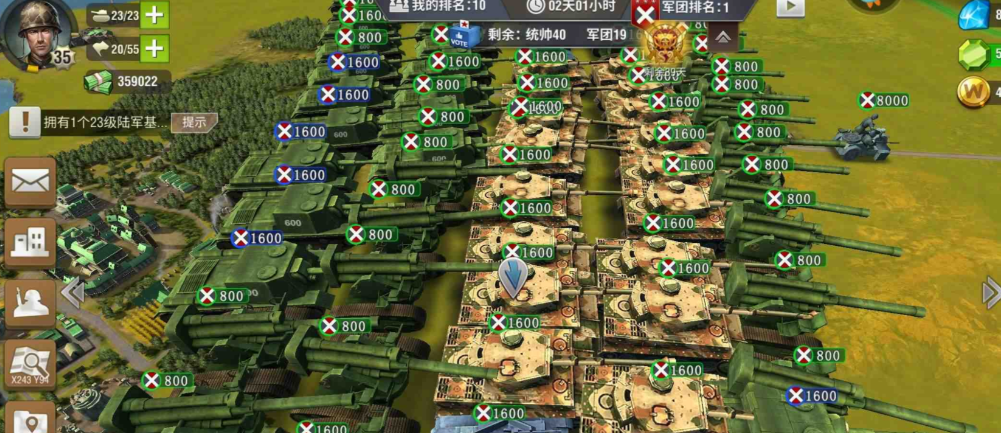This screenshot has height=433, width=1001.
Task: Open the mail envelope button
Action: [x=30, y=183]
